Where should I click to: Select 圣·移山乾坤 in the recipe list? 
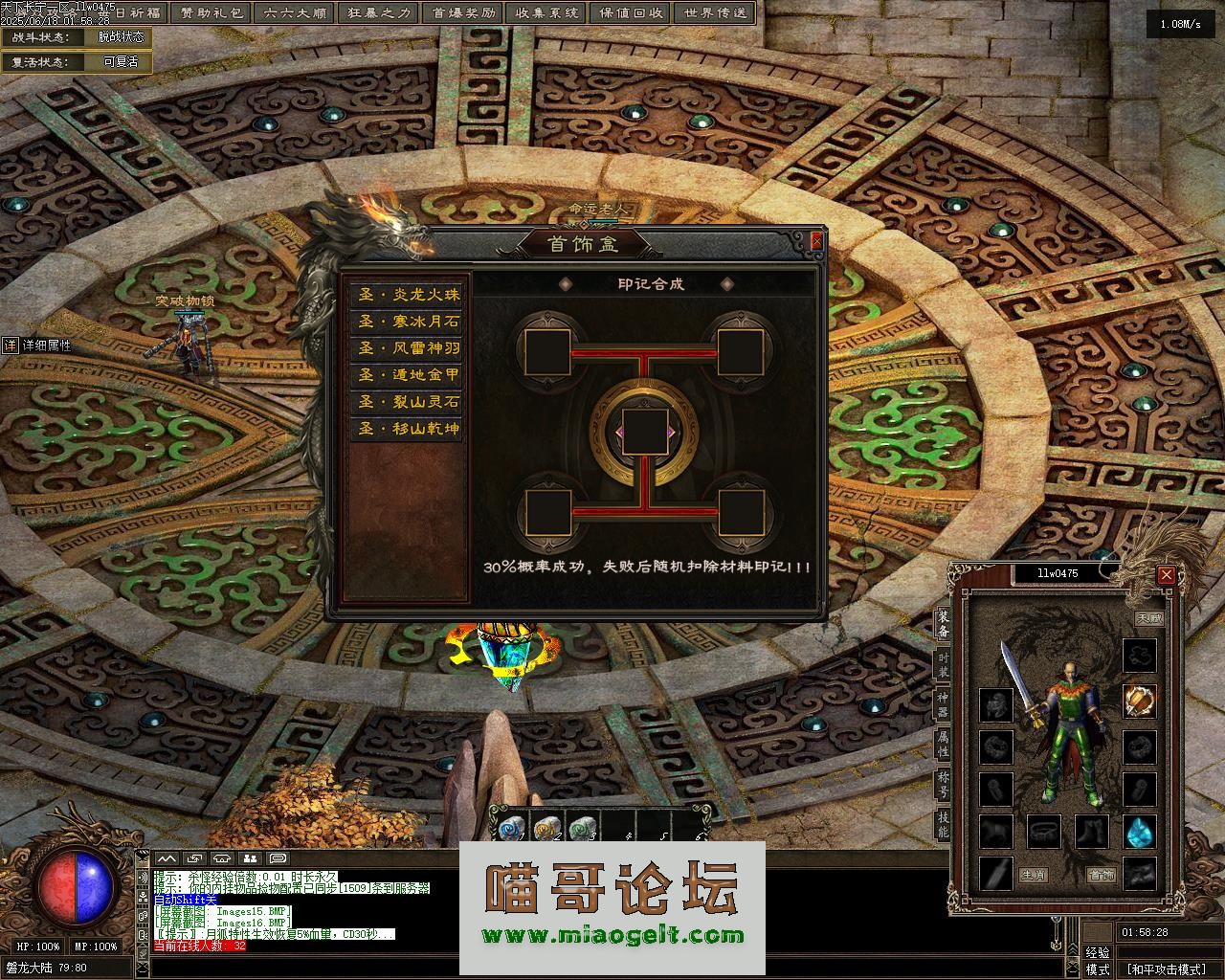point(409,429)
